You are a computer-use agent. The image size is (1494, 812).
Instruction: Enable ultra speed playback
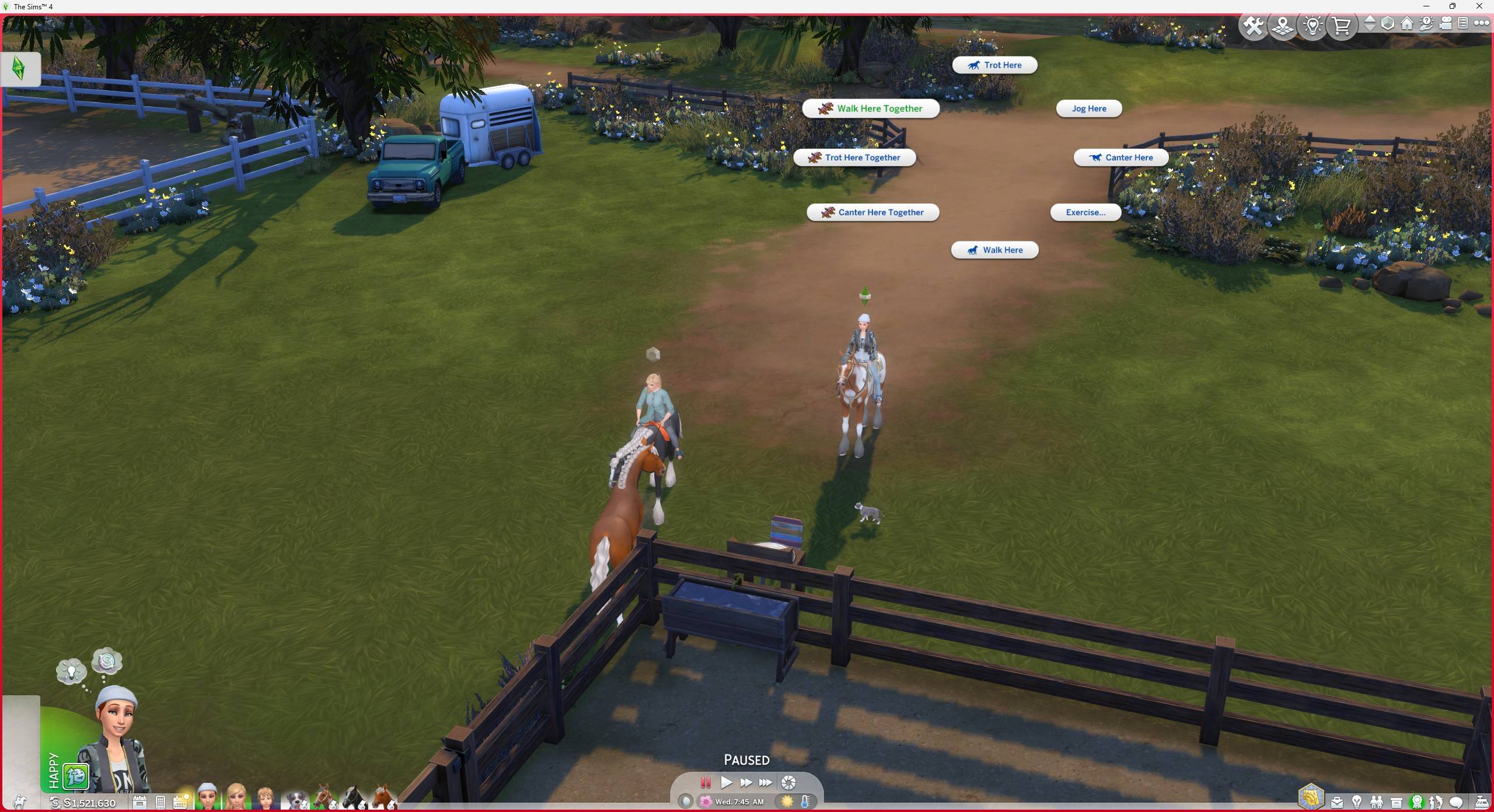(x=766, y=783)
